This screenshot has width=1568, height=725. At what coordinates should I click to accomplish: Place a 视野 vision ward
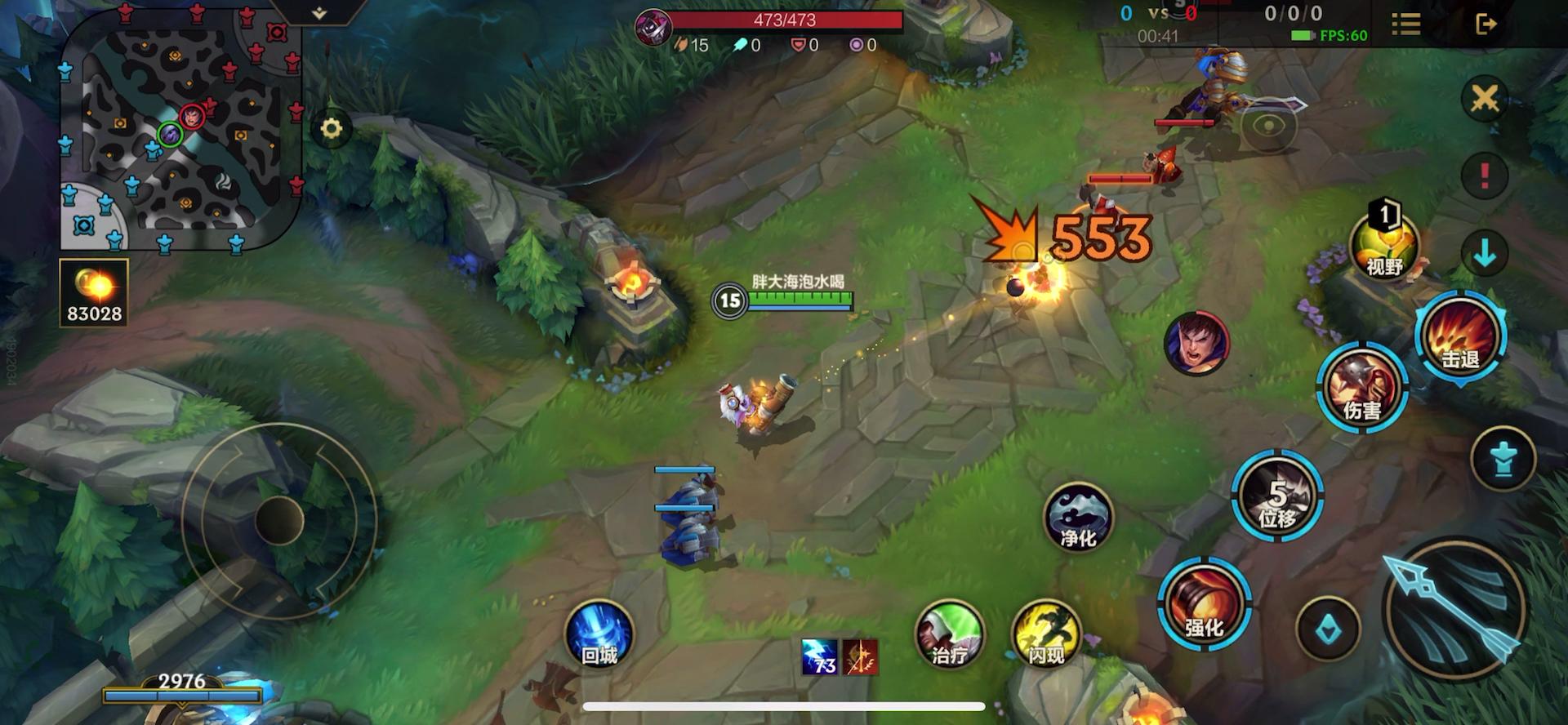point(1384,243)
